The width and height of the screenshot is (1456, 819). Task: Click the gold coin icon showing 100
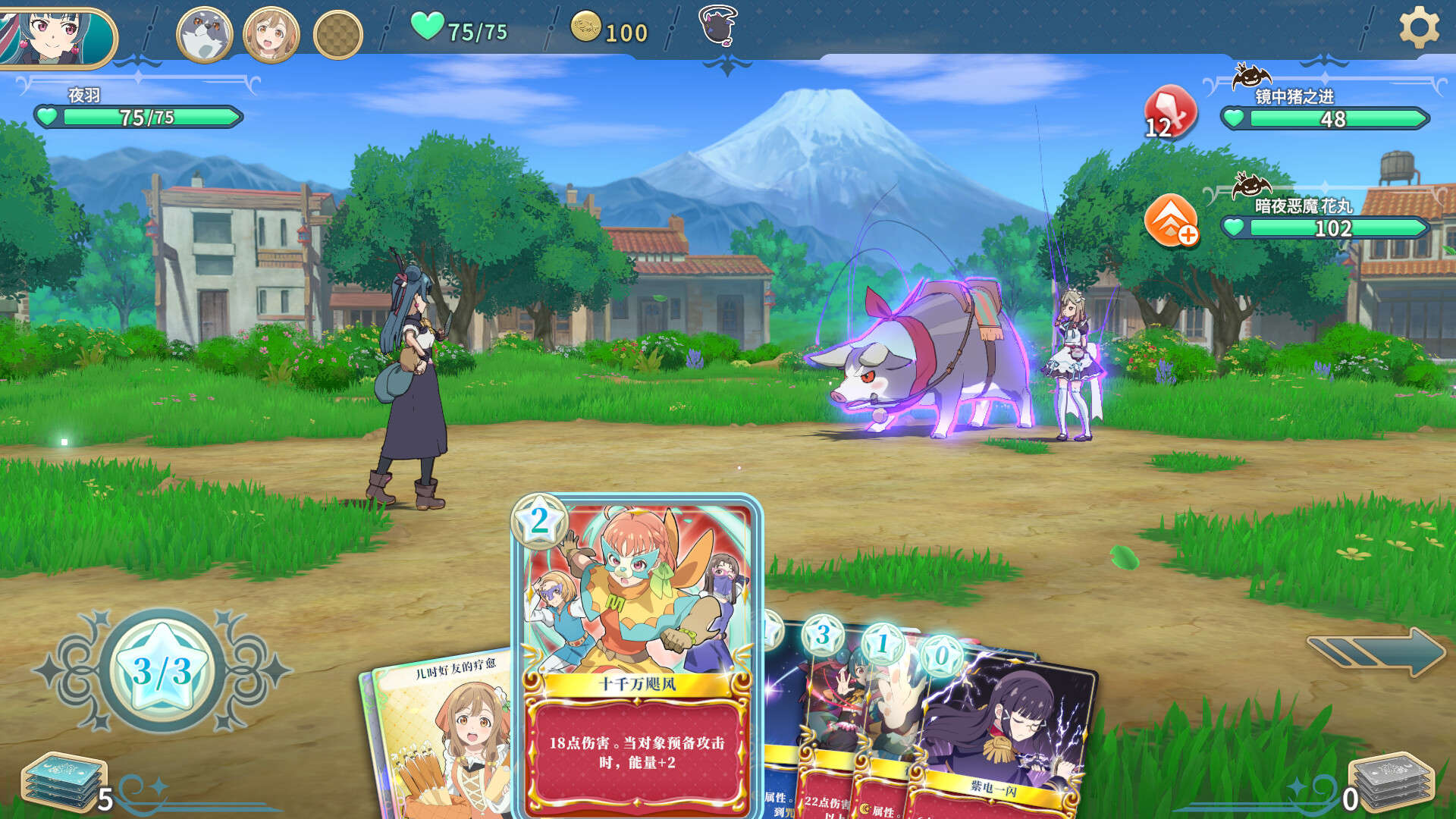[585, 30]
